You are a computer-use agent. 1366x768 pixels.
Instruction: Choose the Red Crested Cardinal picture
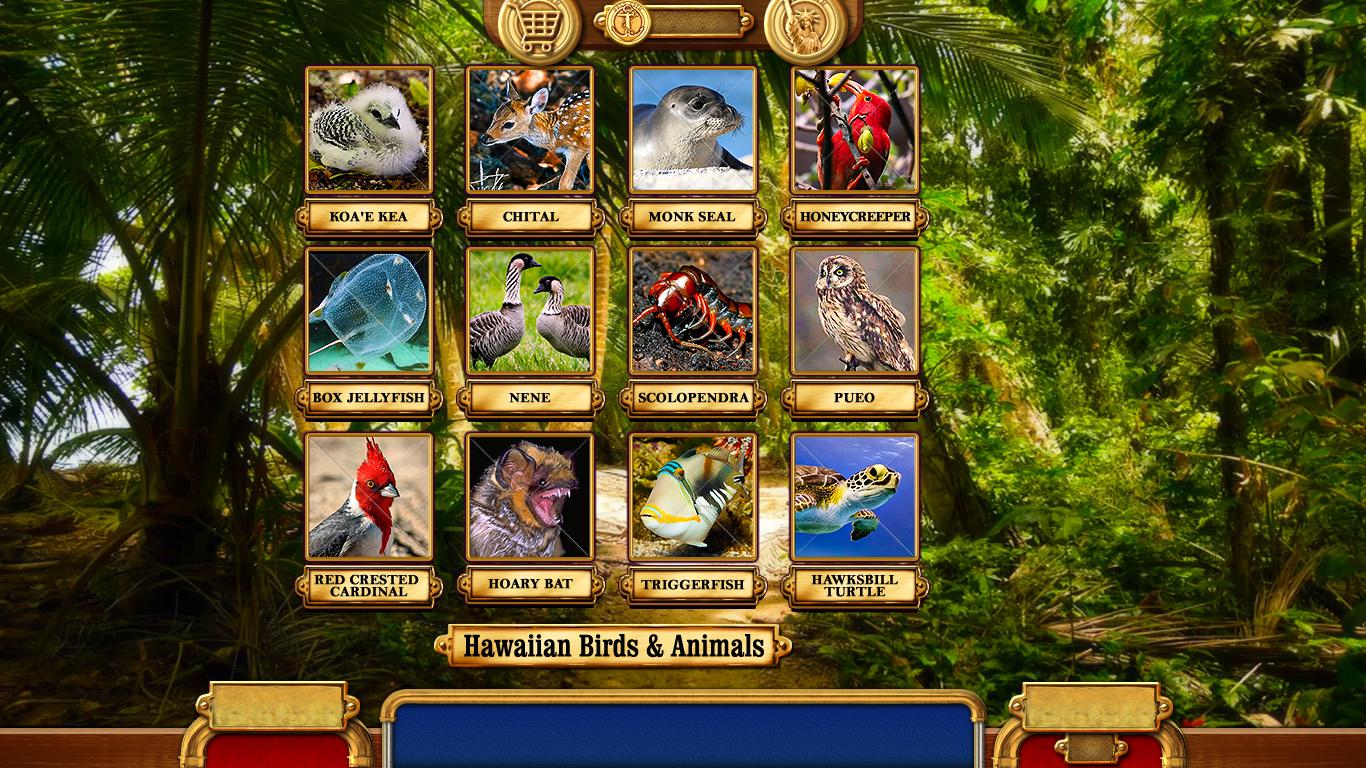coord(369,496)
